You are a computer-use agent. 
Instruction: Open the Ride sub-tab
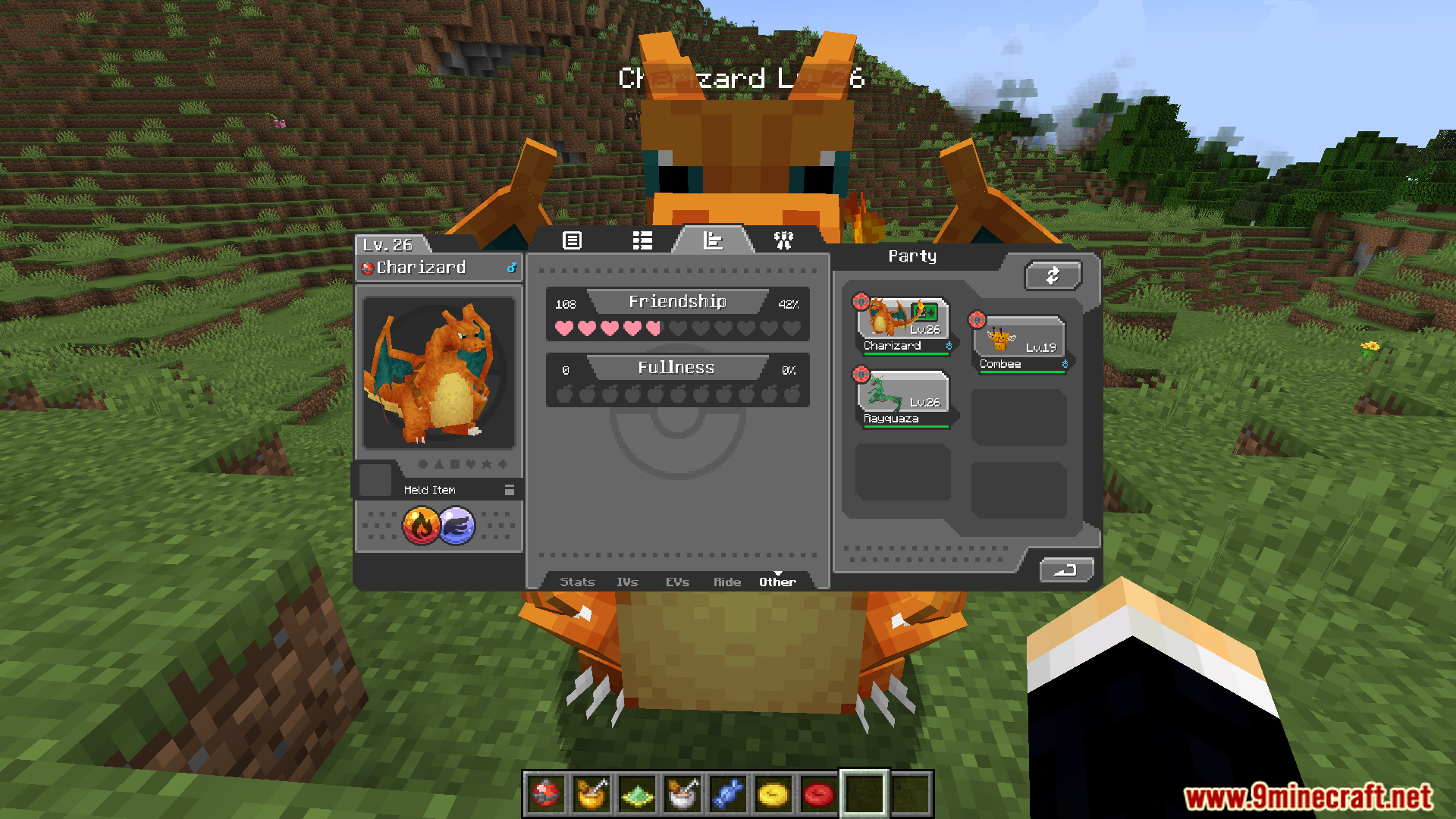pos(726,582)
